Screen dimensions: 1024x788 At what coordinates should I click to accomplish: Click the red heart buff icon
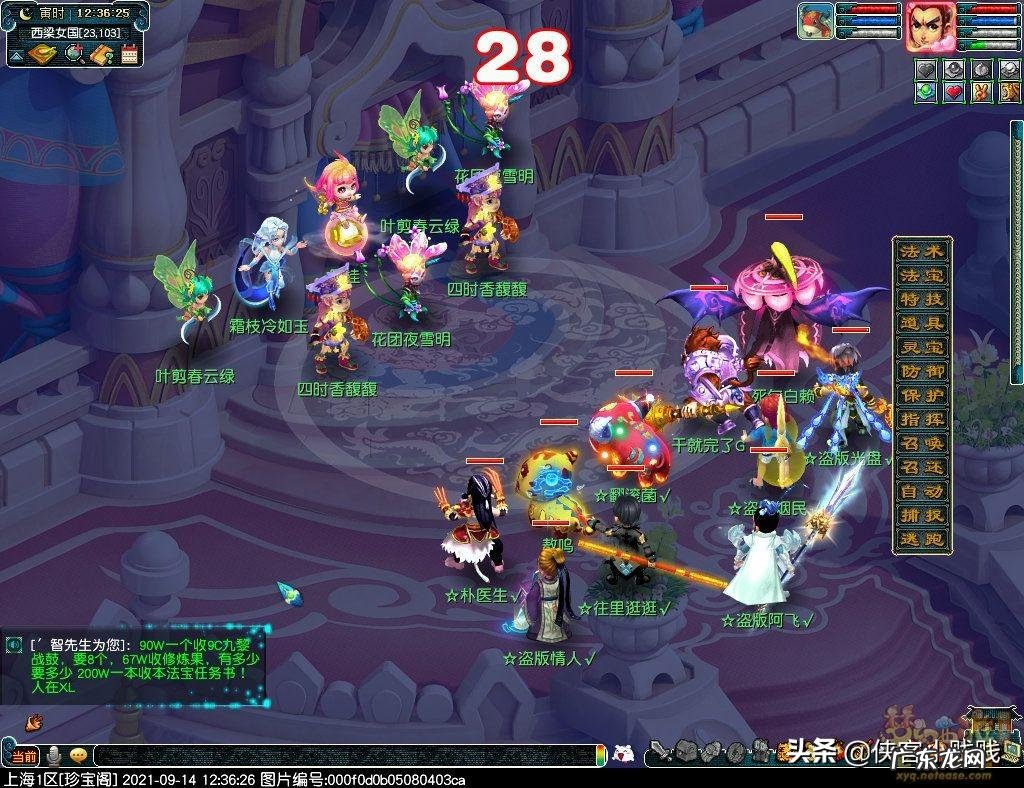click(951, 93)
